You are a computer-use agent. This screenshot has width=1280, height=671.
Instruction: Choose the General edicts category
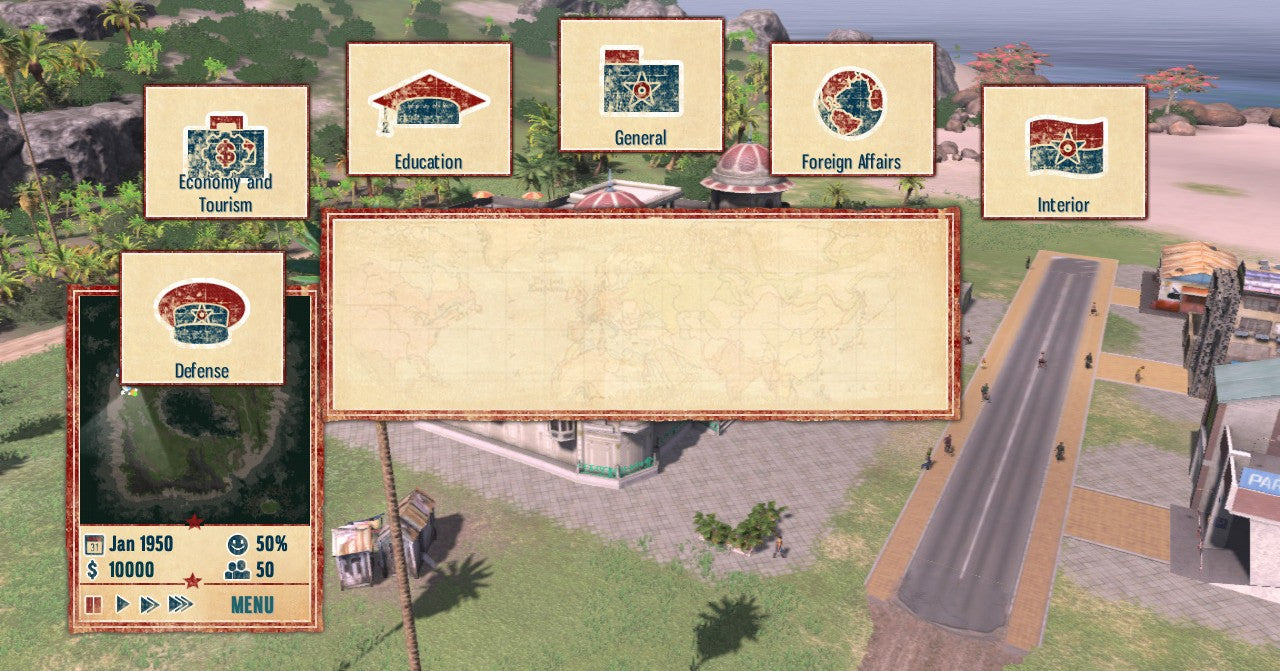click(x=641, y=84)
